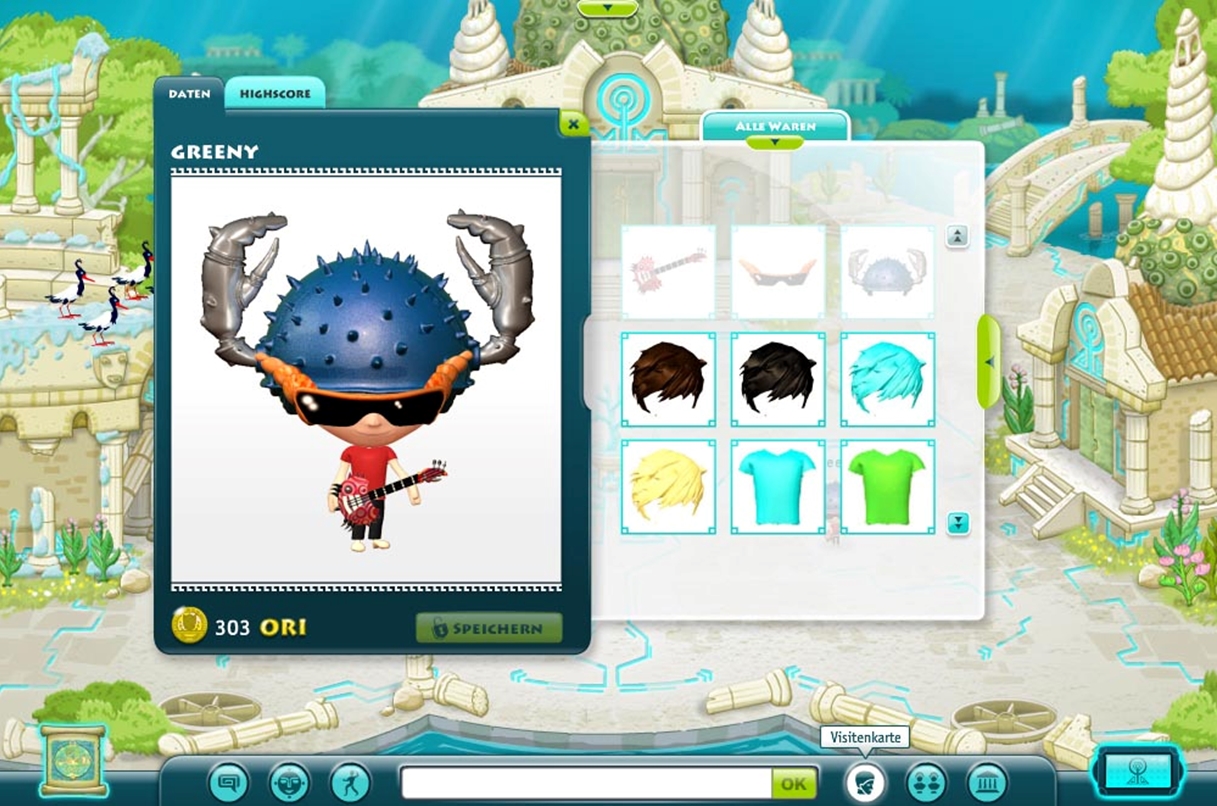Send the chat message with OK
1217x806 pixels.
pos(793,783)
